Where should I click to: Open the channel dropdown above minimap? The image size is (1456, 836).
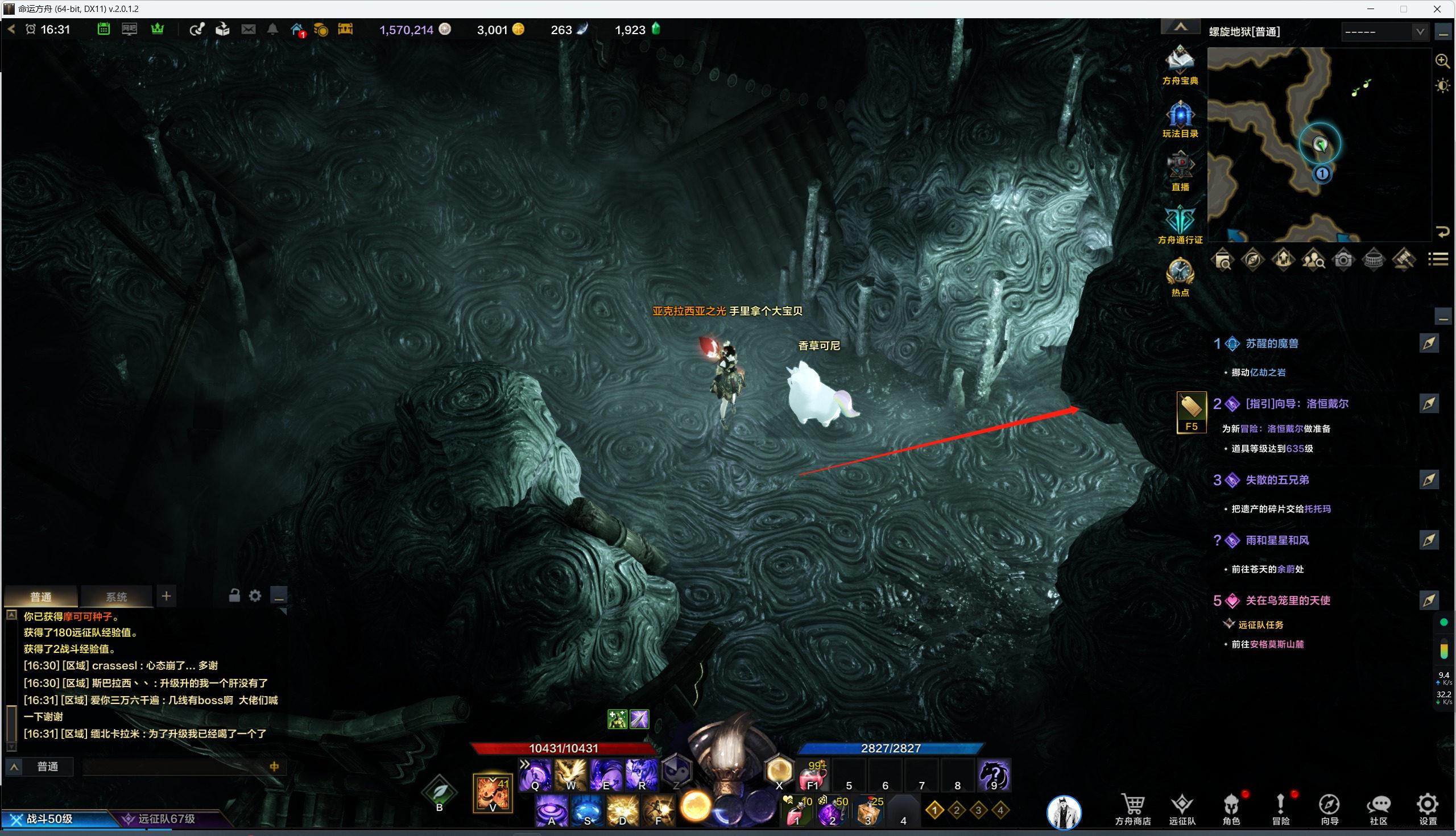(x=1384, y=32)
